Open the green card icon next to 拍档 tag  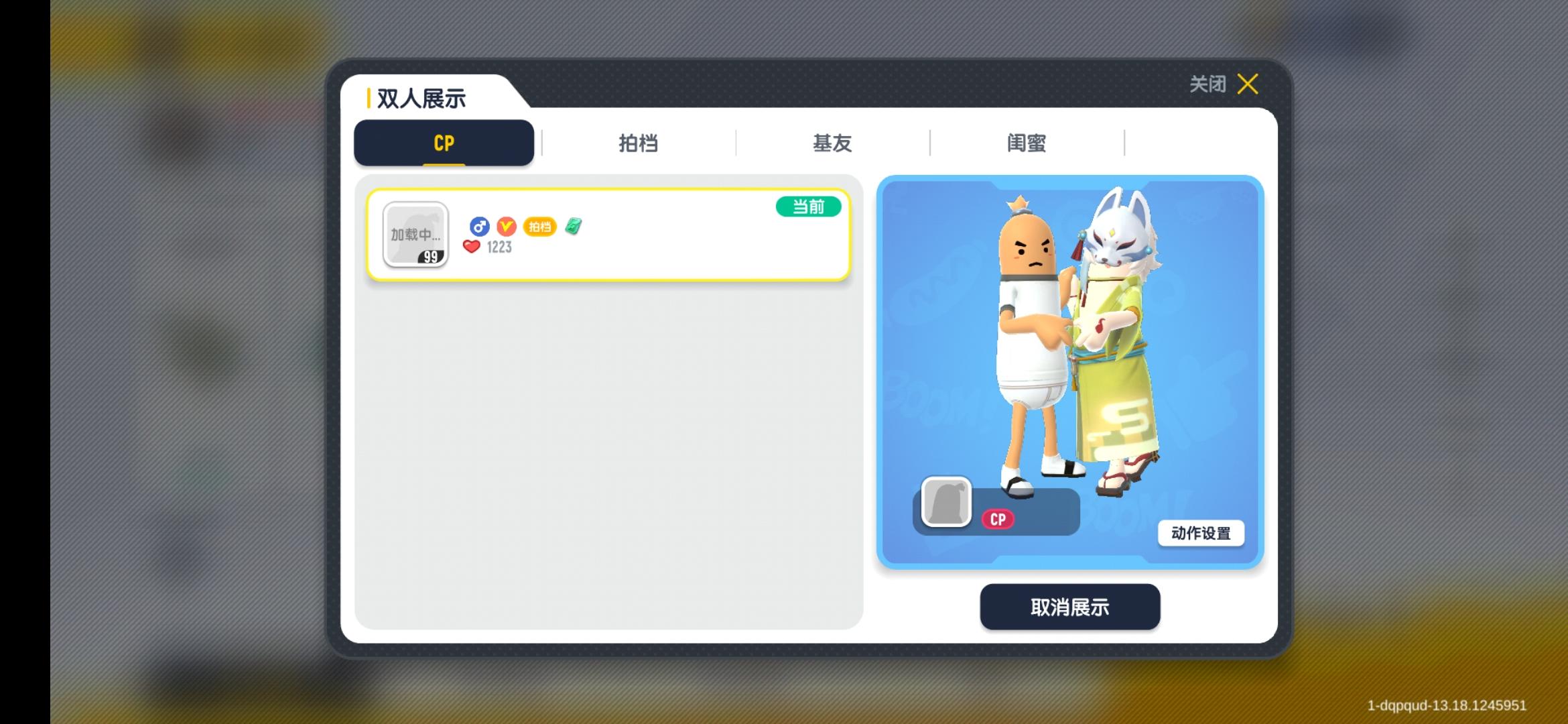pyautogui.click(x=573, y=226)
